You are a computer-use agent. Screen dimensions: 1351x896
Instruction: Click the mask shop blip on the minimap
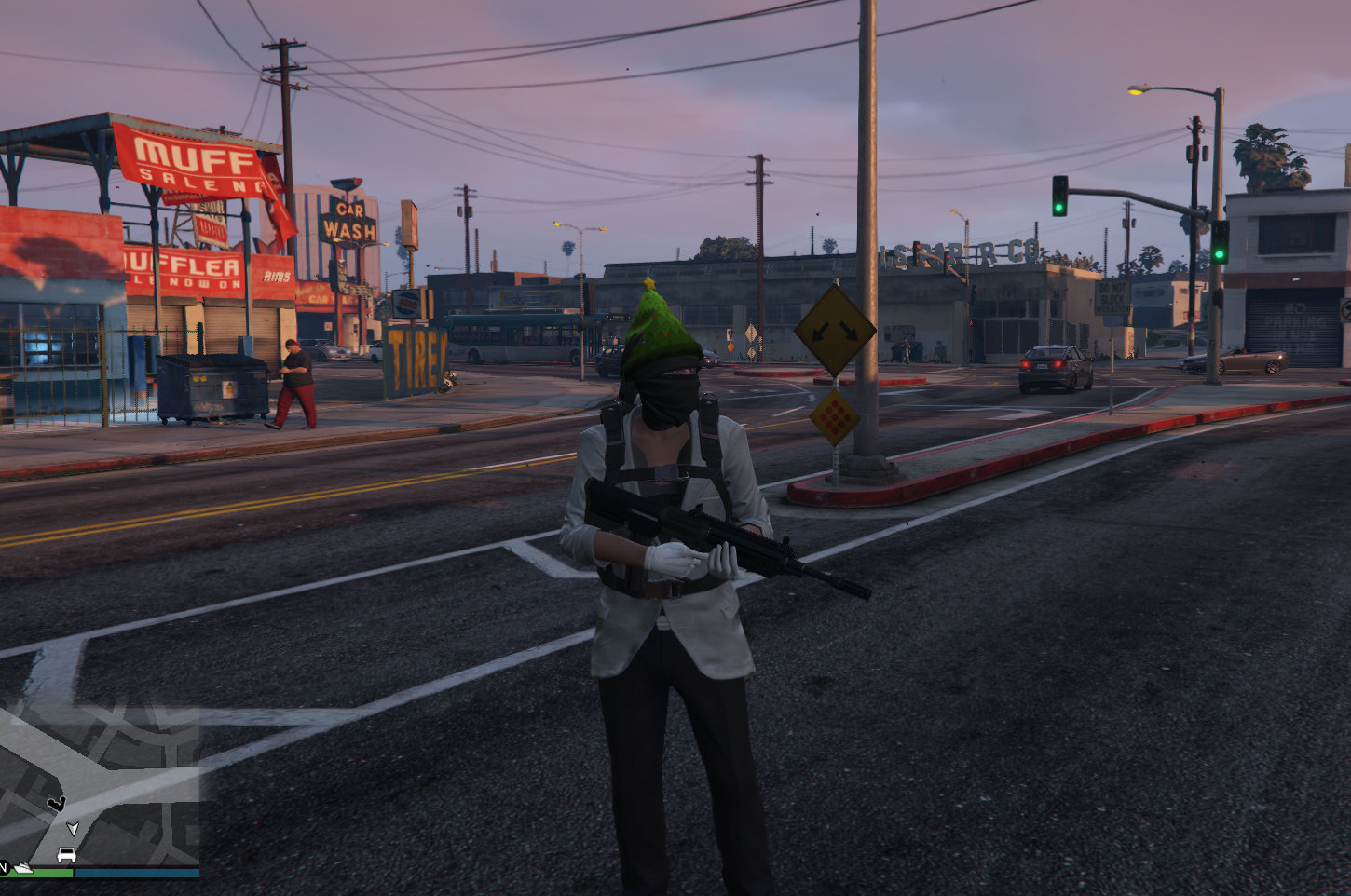(57, 803)
